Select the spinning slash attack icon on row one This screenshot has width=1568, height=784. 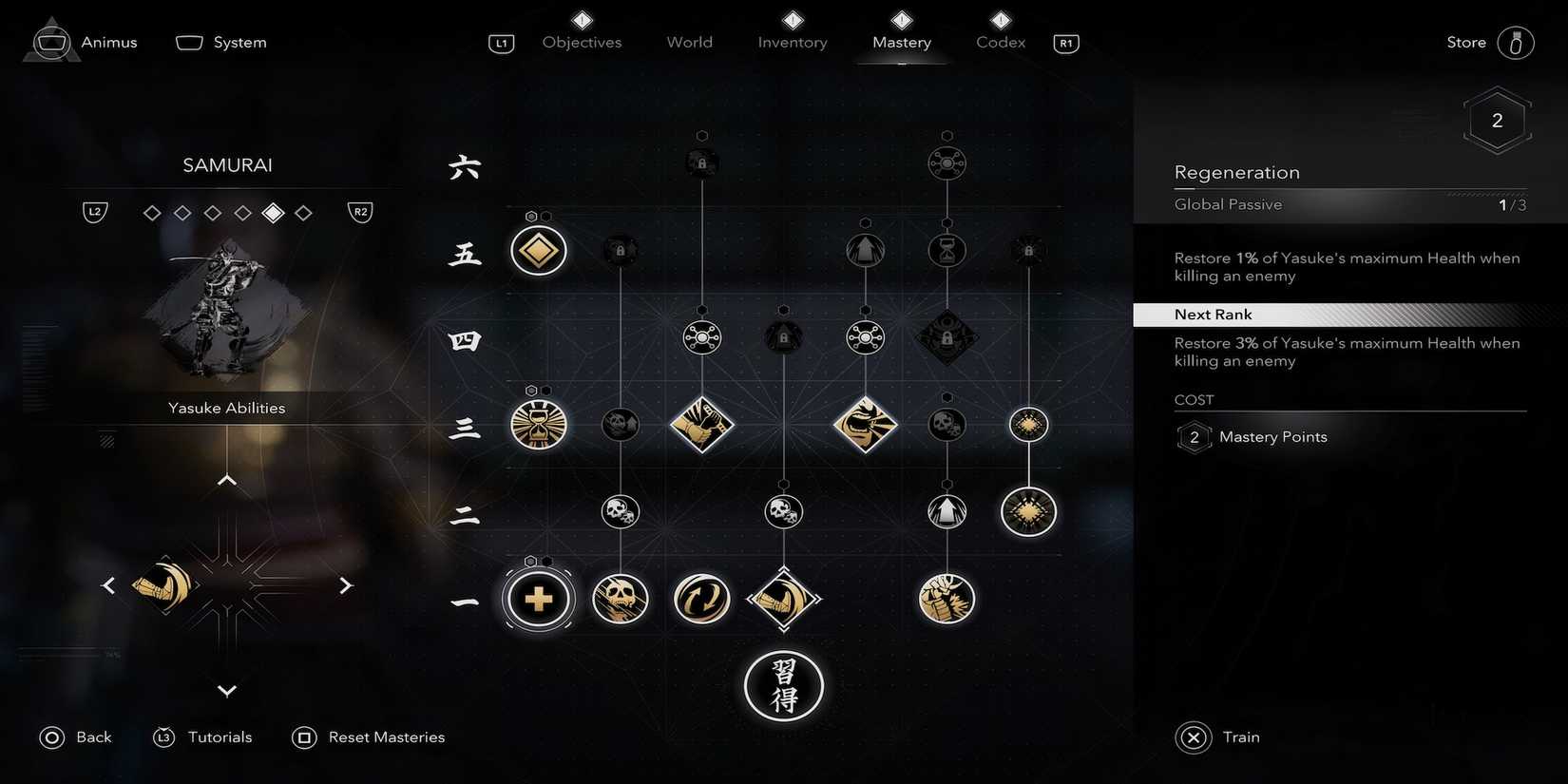pos(701,599)
